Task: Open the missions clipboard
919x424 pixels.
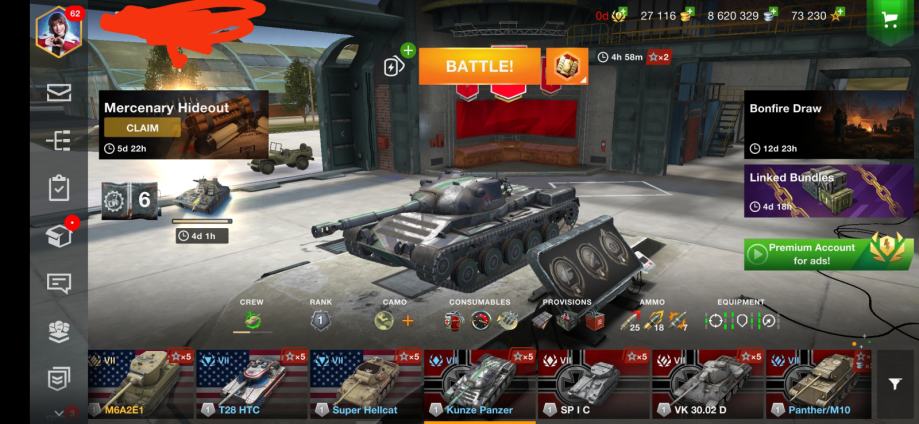Action: (x=59, y=188)
